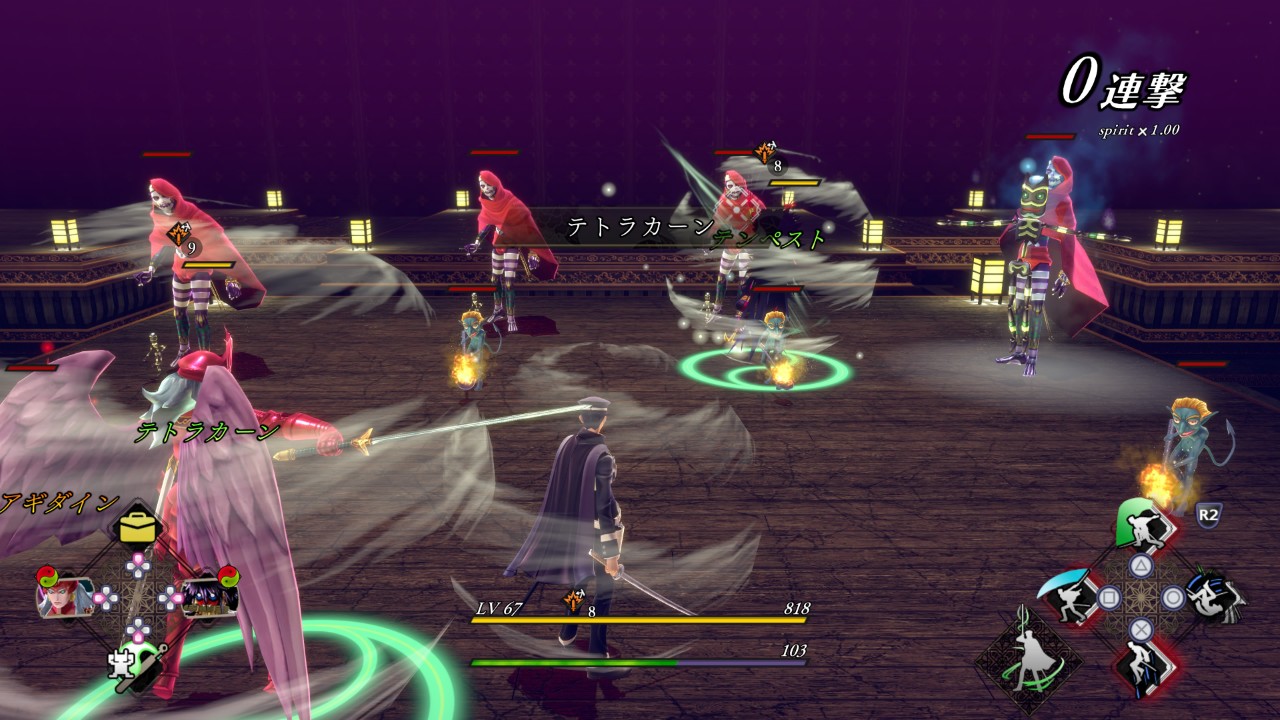The image size is (1280, 720).
Task: Select the dark purple-haired demon portrait
Action: click(210, 597)
